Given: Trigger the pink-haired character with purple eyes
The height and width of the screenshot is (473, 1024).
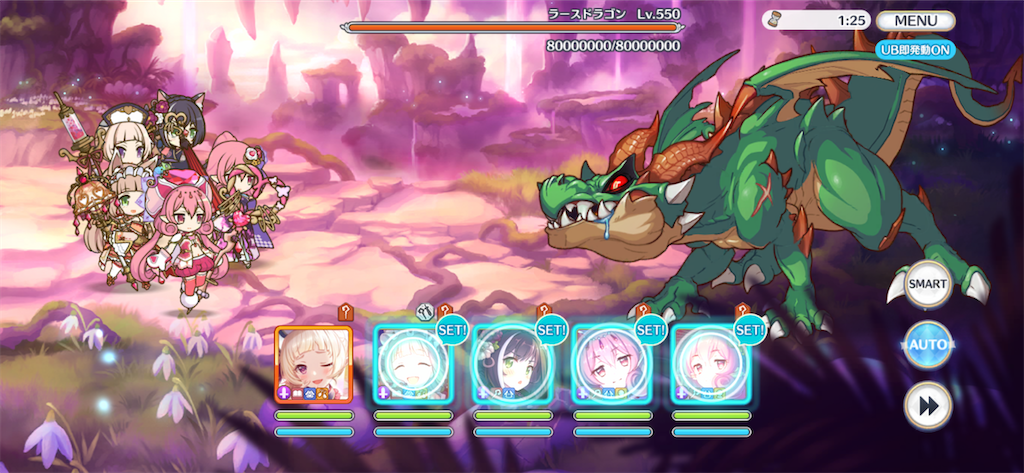Looking at the screenshot, I should click(x=611, y=364).
